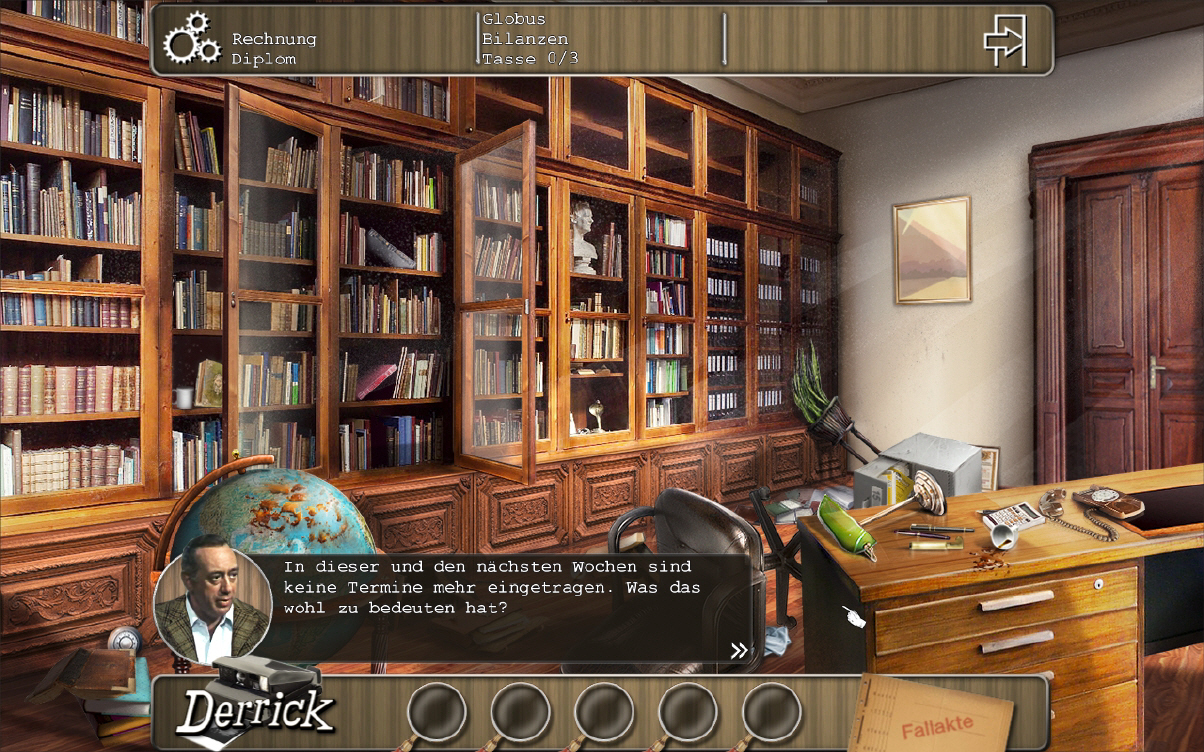Image resolution: width=1204 pixels, height=752 pixels.
Task: Advance dialogue with double-arrow button
Action: [739, 651]
